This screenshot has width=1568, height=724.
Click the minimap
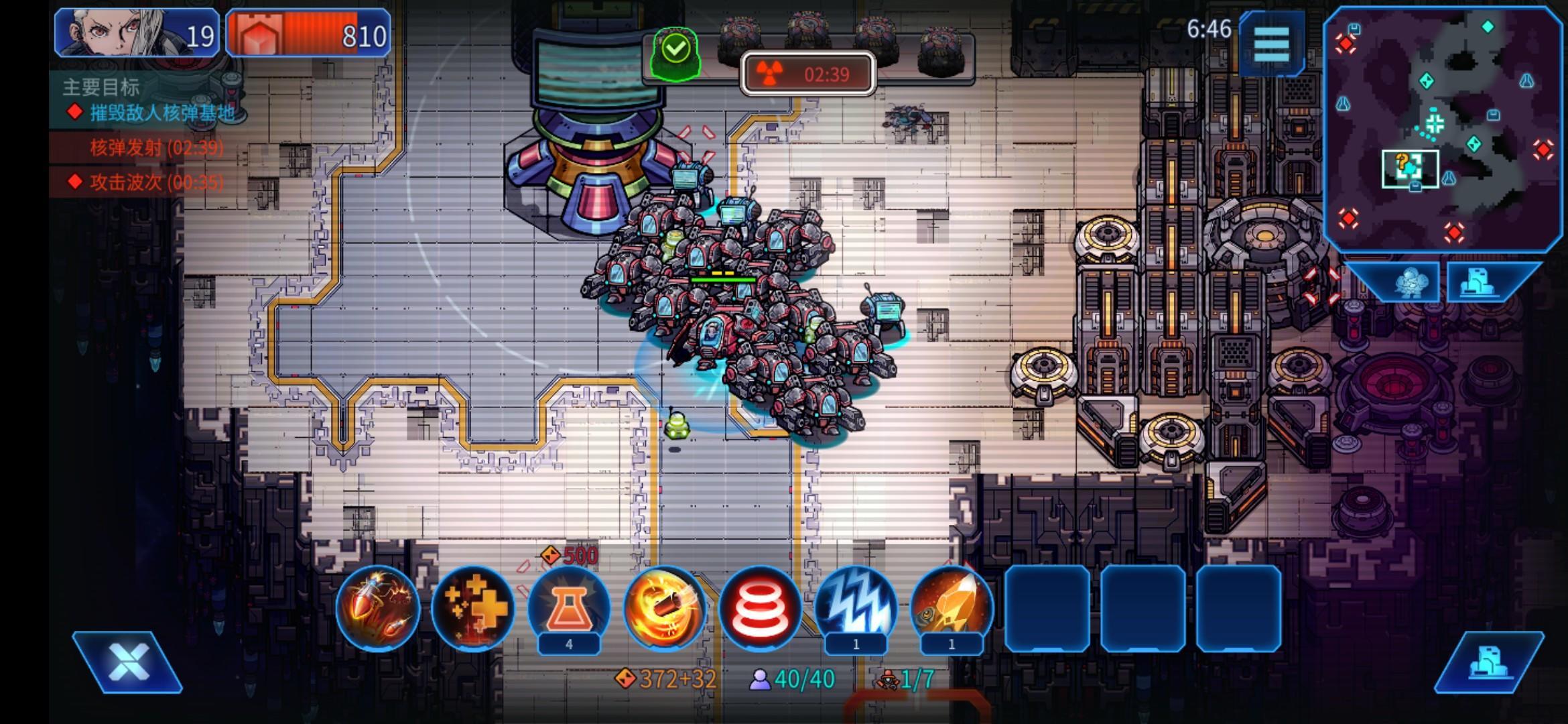(x=1444, y=127)
